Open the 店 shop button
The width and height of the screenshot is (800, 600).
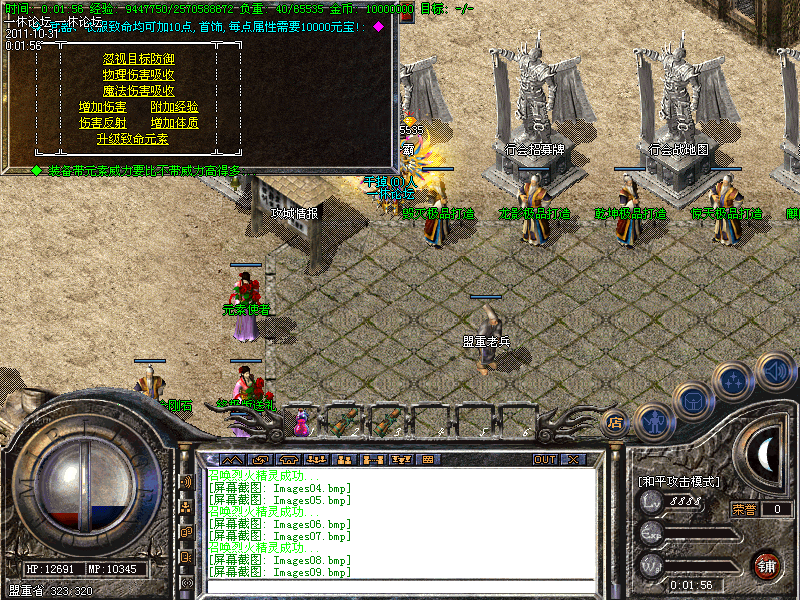click(x=615, y=422)
